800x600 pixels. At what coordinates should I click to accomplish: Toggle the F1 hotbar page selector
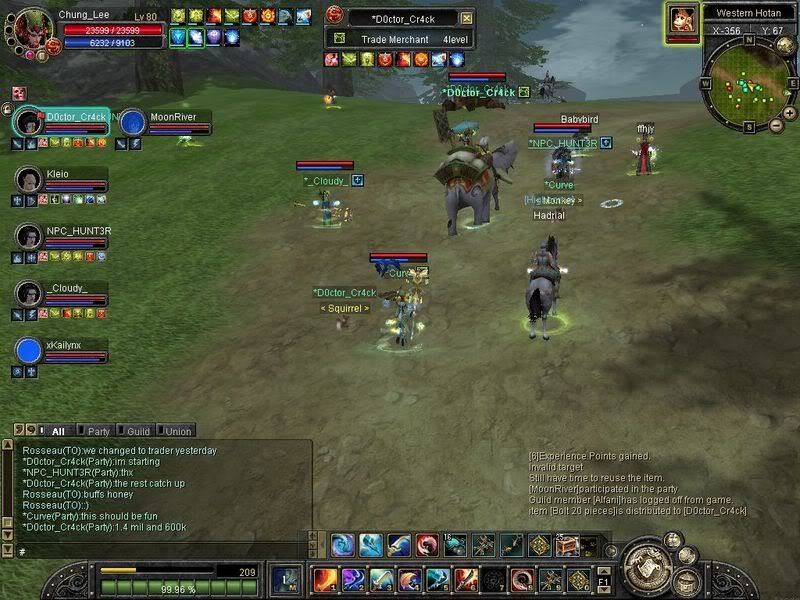click(604, 581)
